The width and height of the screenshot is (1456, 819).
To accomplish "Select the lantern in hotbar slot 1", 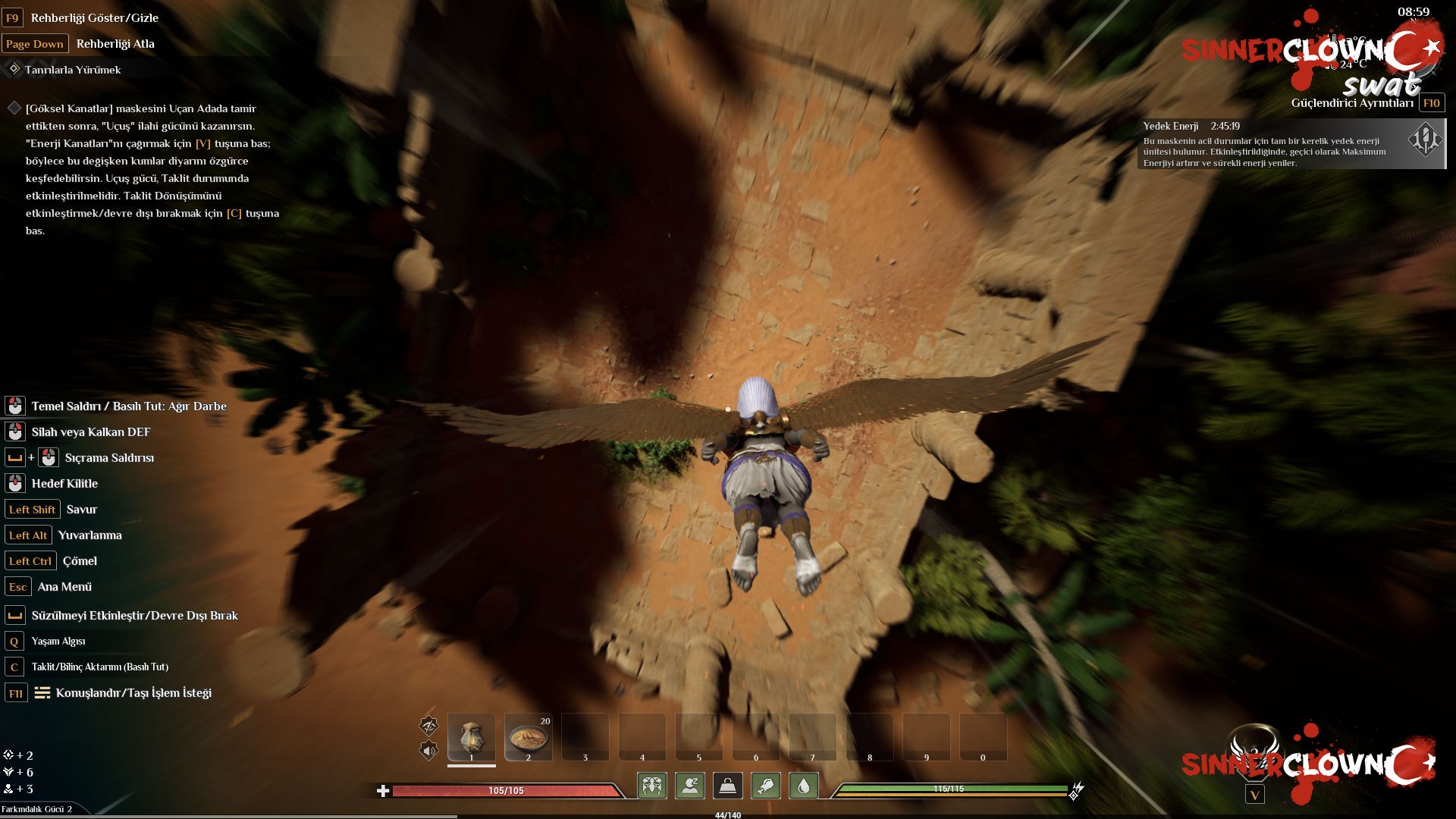I will 471,737.
